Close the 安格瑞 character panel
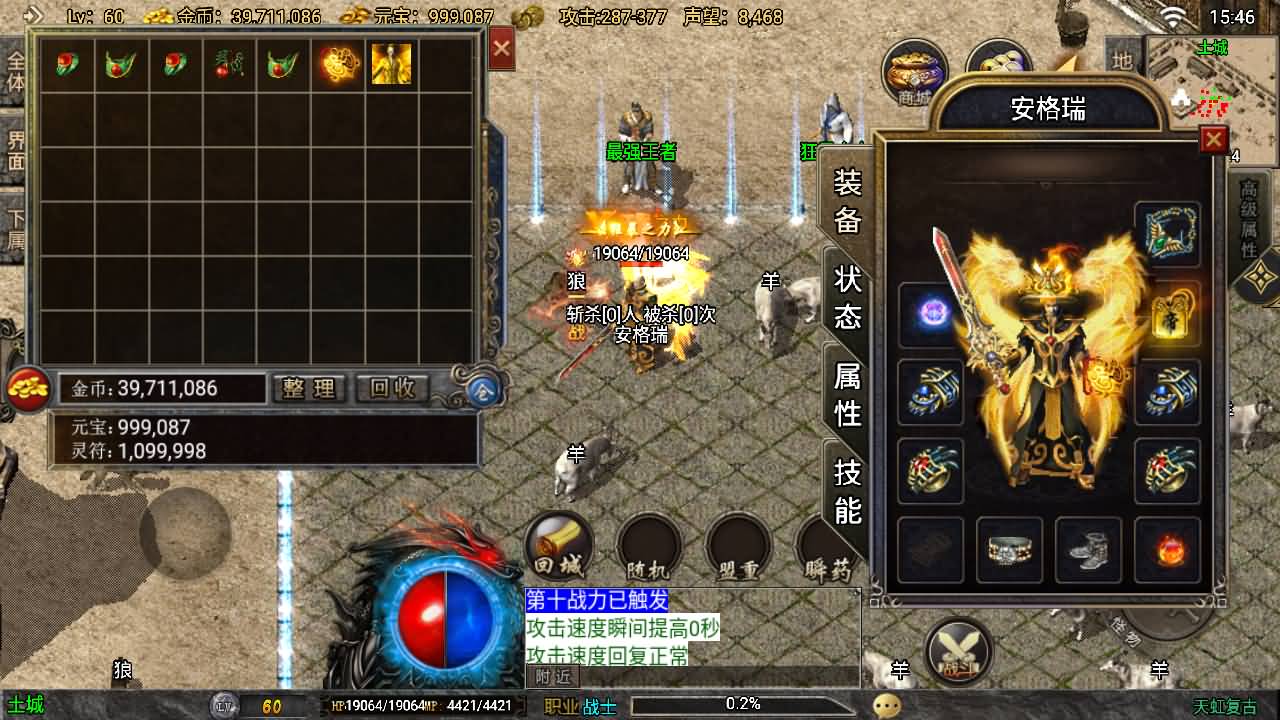Screen dimensions: 1280x720 pyautogui.click(x=1213, y=139)
